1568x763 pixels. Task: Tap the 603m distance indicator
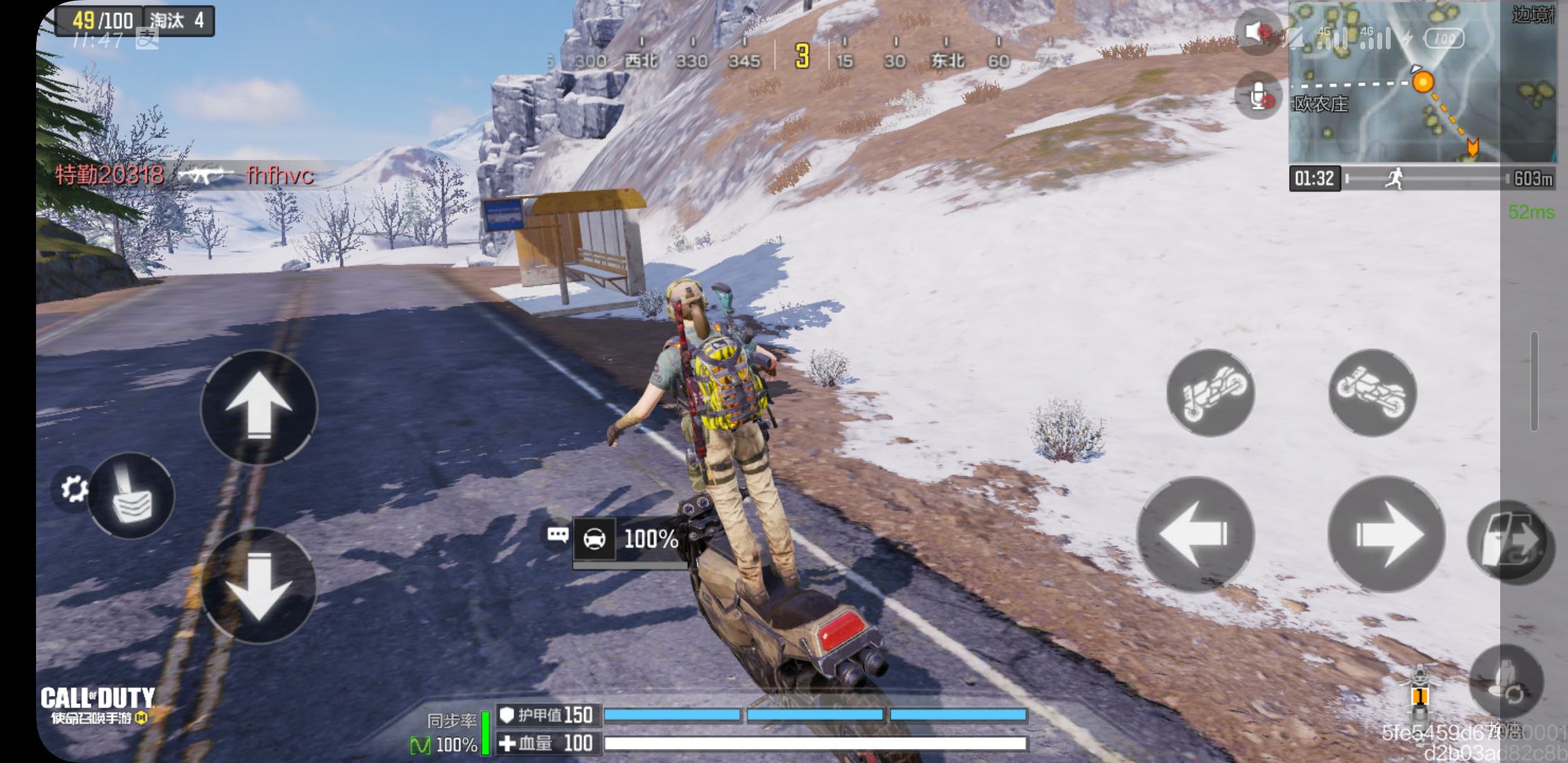(1533, 179)
